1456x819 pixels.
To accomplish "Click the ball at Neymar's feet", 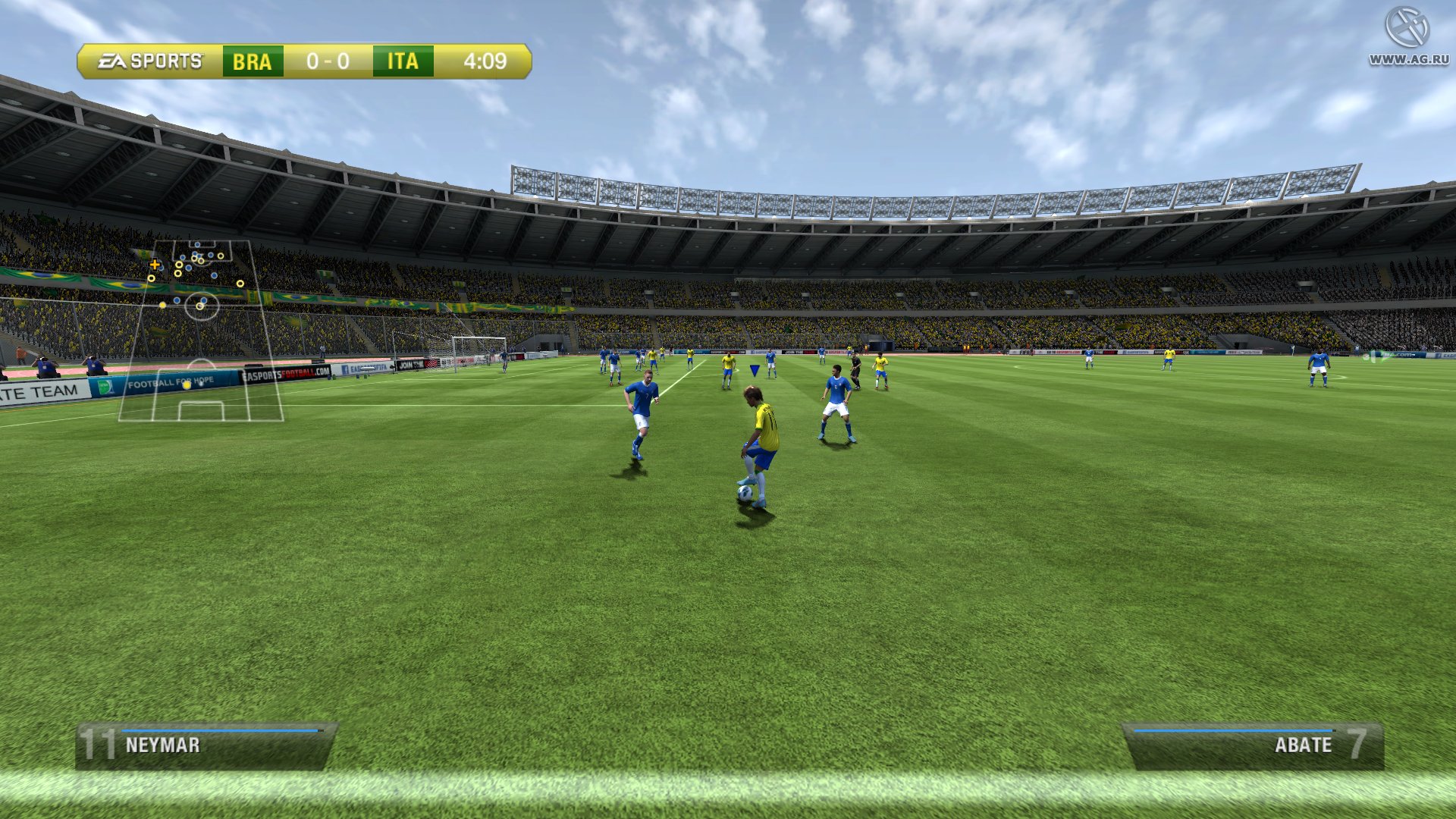I will tap(745, 493).
